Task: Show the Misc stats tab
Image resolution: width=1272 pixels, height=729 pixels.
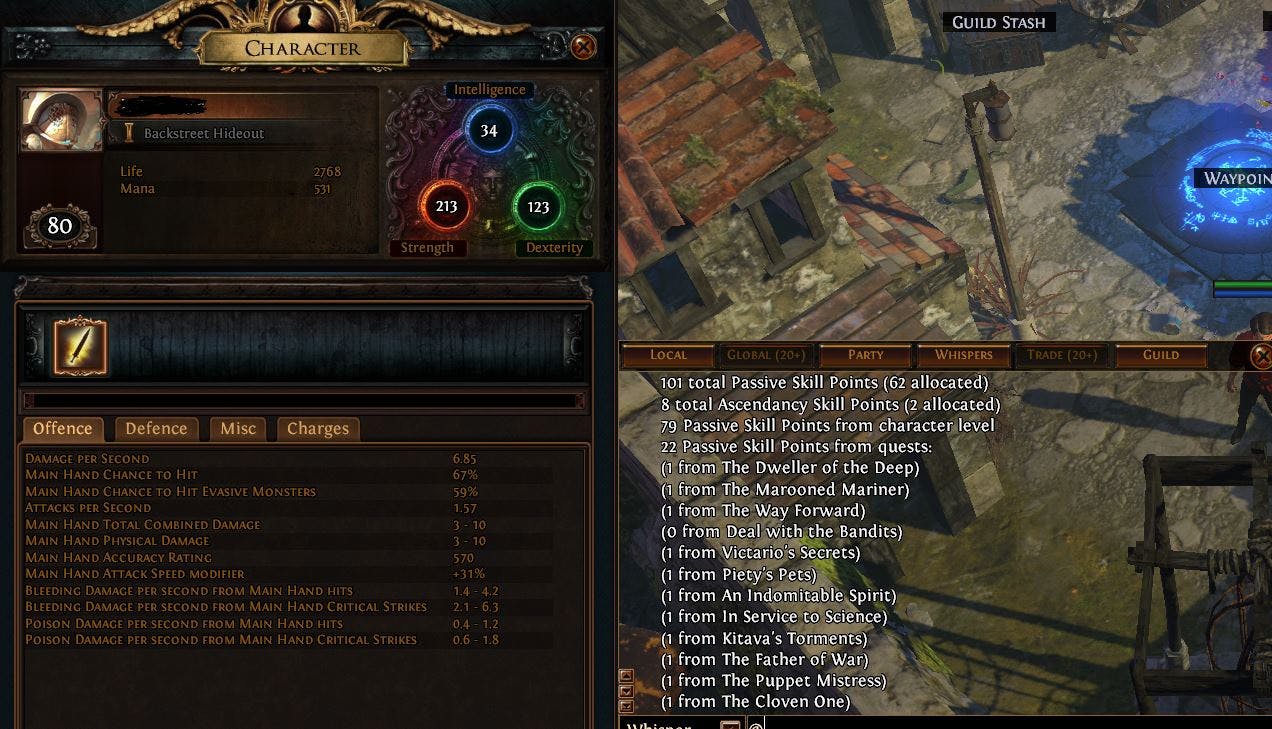Action: 238,429
